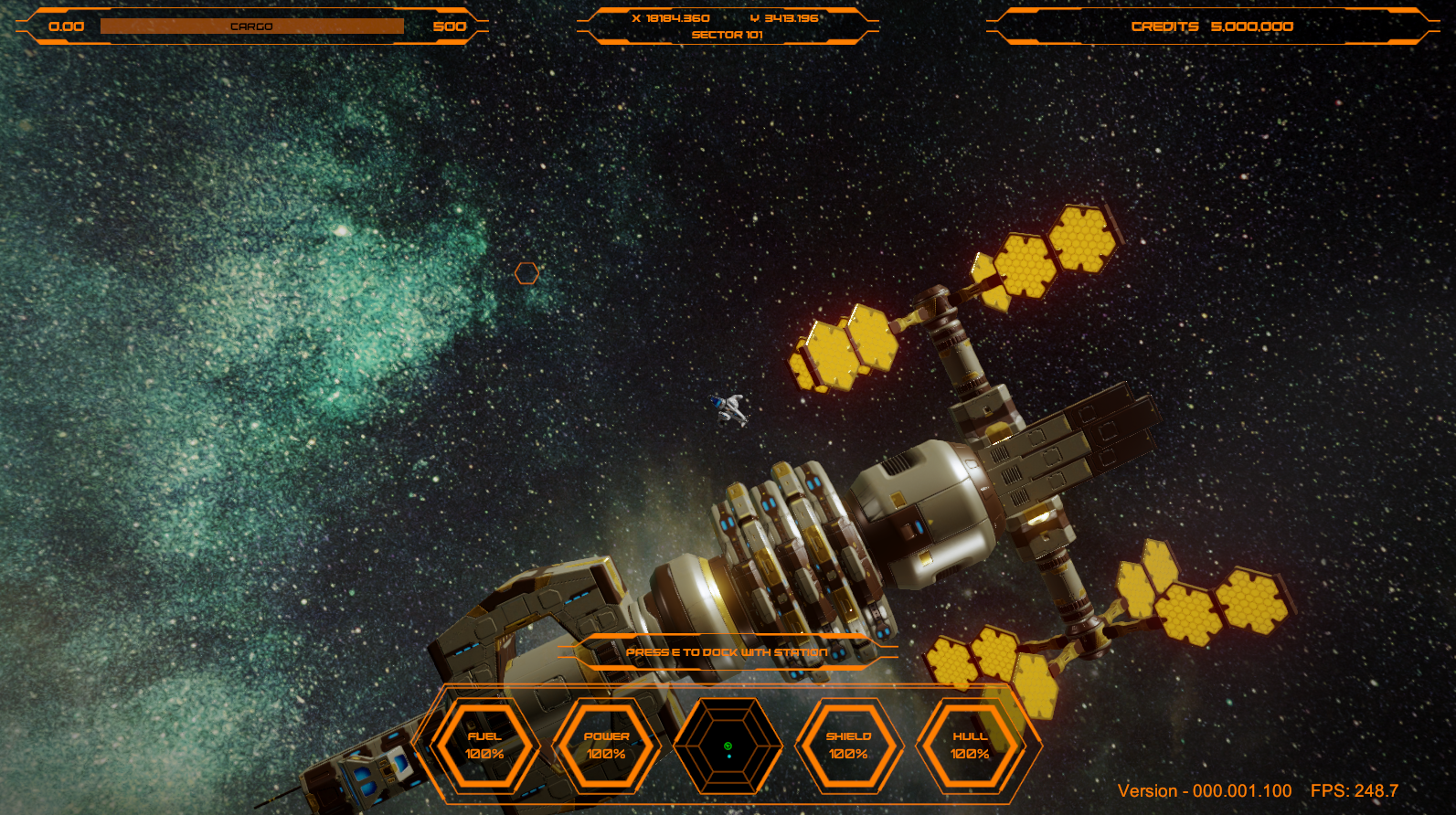1456x815 pixels.
Task: Select the white spaceship near the station
Action: [728, 410]
